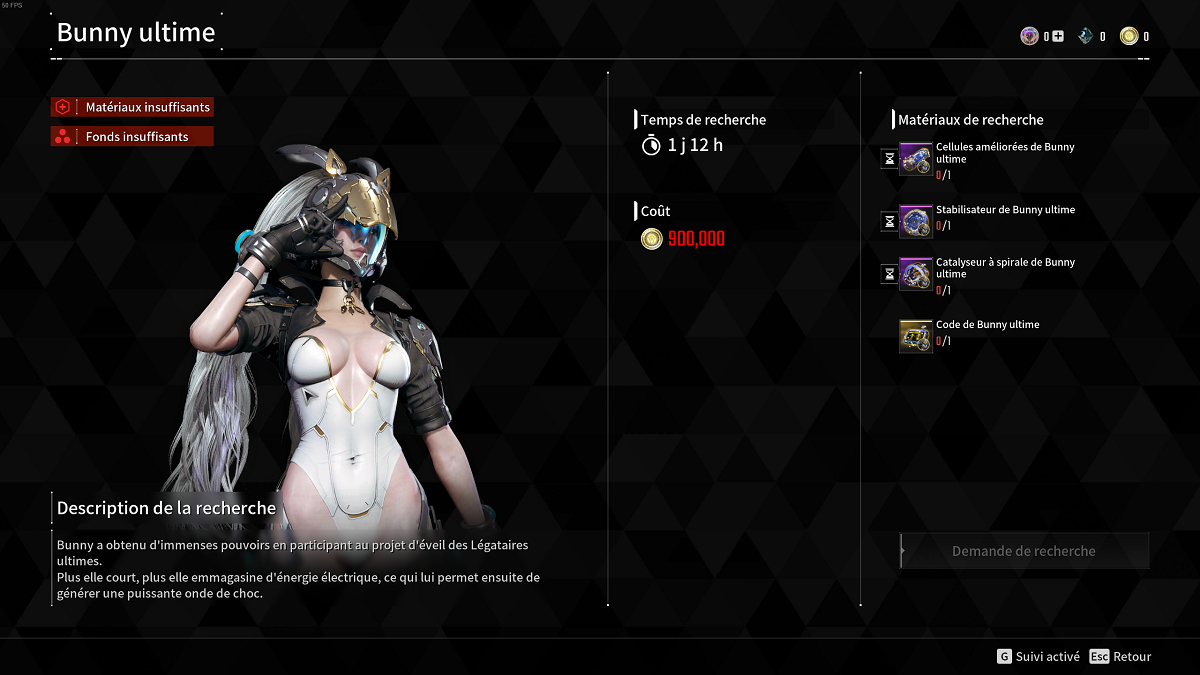Select Stabilisateur de Bunny ultime material
This screenshot has height=675, width=1200.
click(x=916, y=221)
